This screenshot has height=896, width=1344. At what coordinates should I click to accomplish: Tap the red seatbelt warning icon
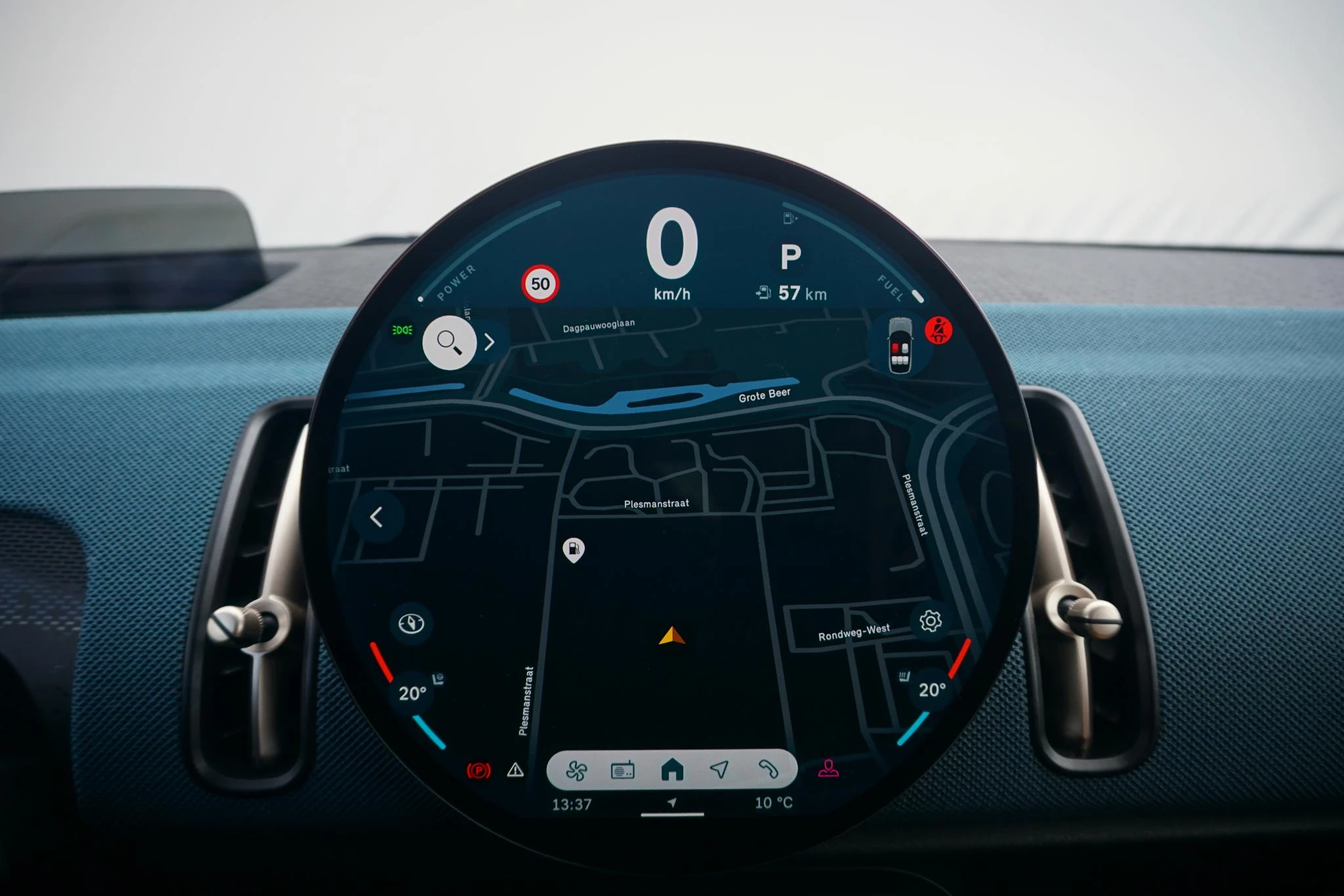click(x=938, y=330)
